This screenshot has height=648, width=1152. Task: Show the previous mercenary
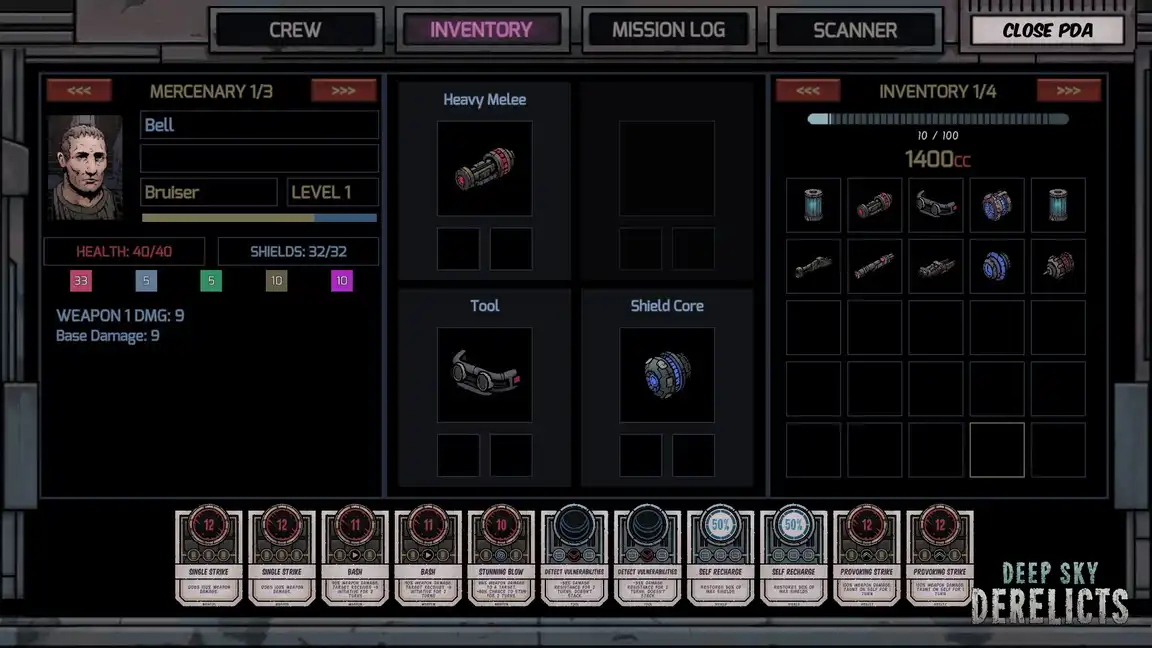point(79,91)
